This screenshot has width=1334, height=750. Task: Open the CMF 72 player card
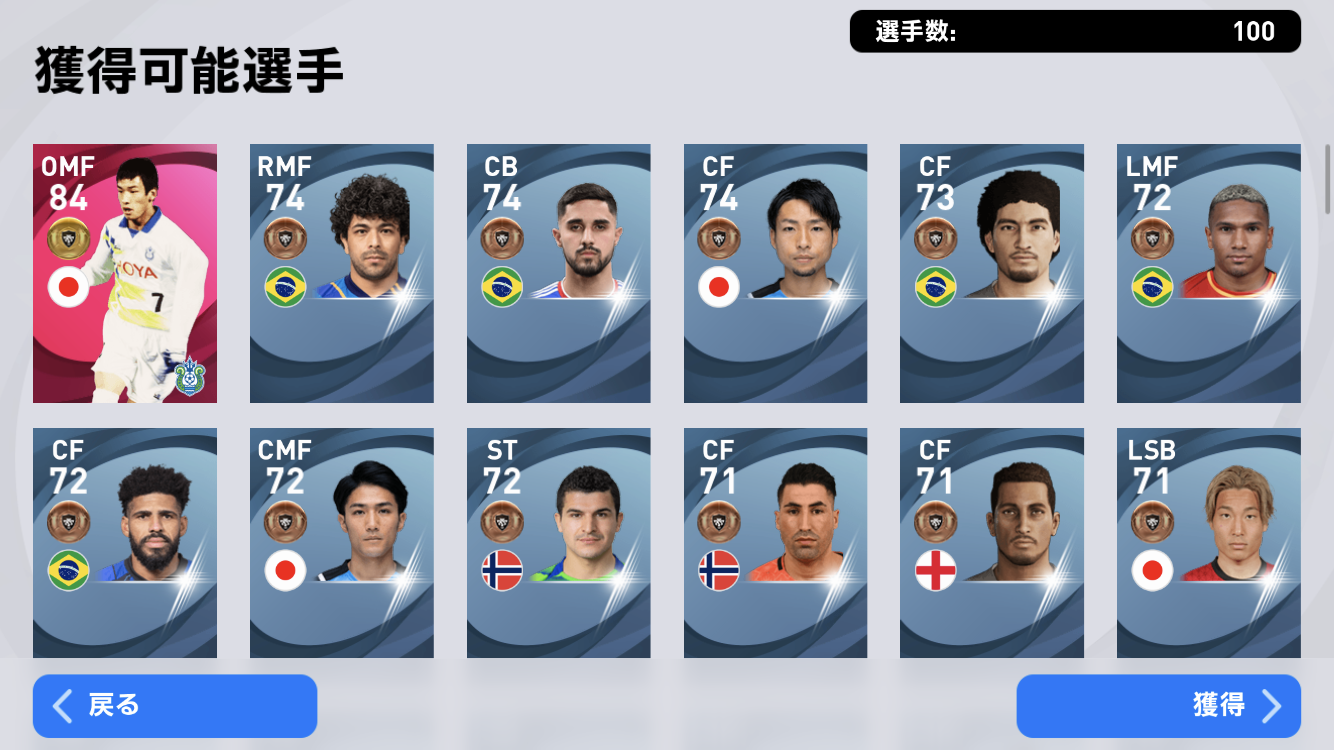click(342, 543)
